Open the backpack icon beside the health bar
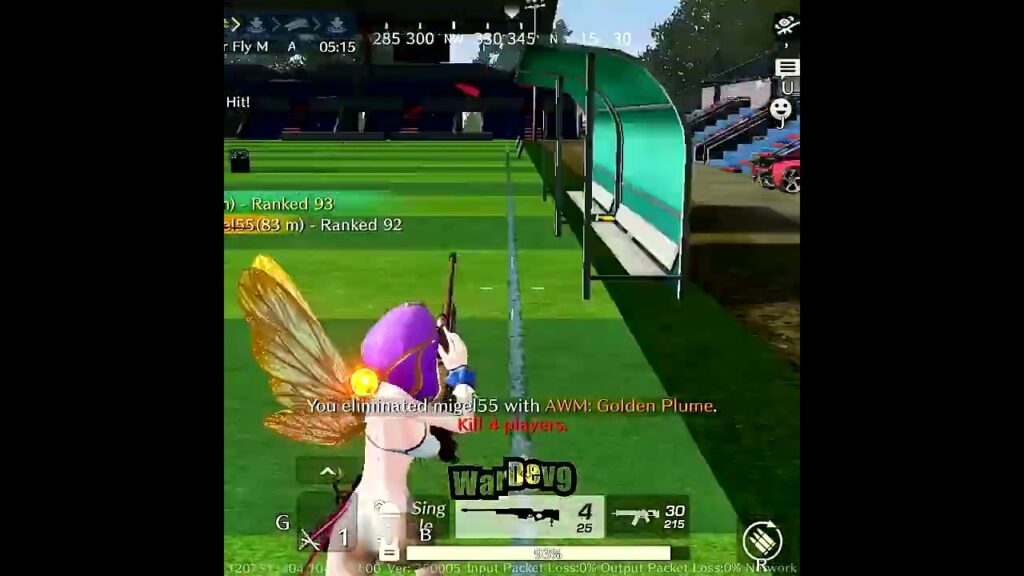Image resolution: width=1024 pixels, height=576 pixels. [x=389, y=551]
